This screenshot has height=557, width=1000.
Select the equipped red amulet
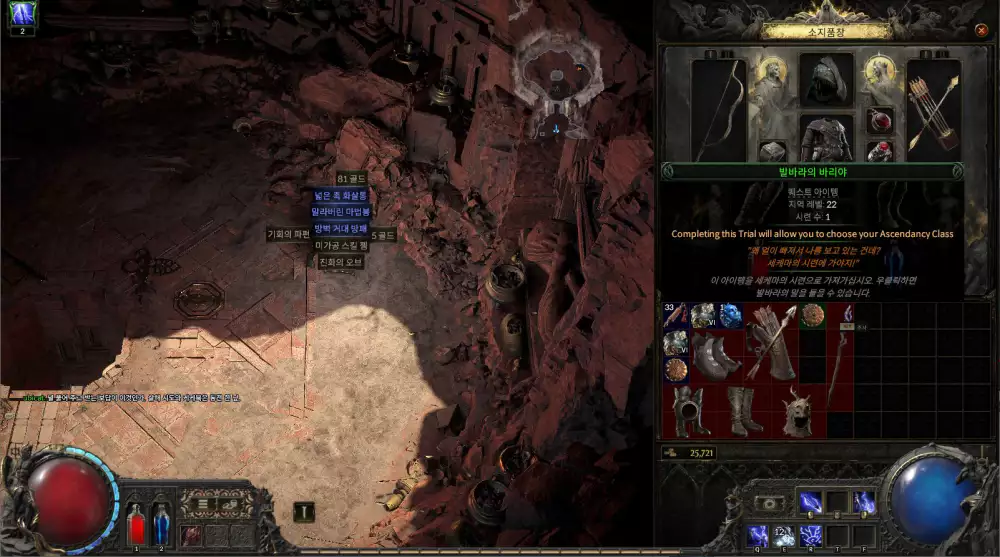point(880,121)
